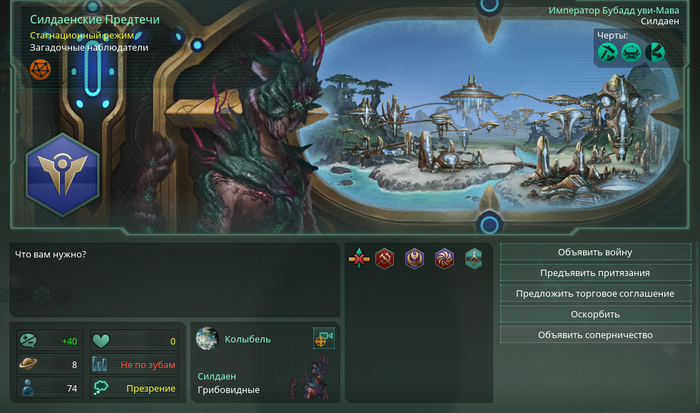
Task: Go to home planet with camera icon
Action: point(323,338)
